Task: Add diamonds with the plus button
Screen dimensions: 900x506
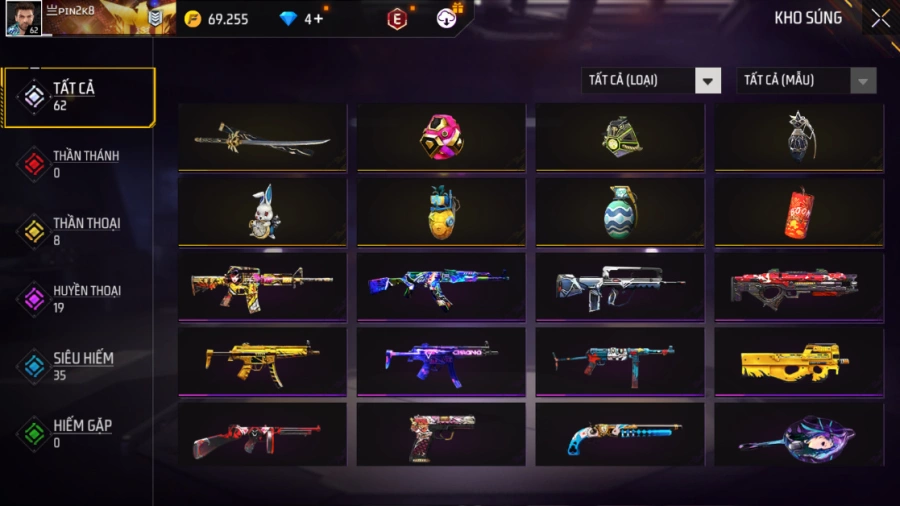Action: click(319, 18)
